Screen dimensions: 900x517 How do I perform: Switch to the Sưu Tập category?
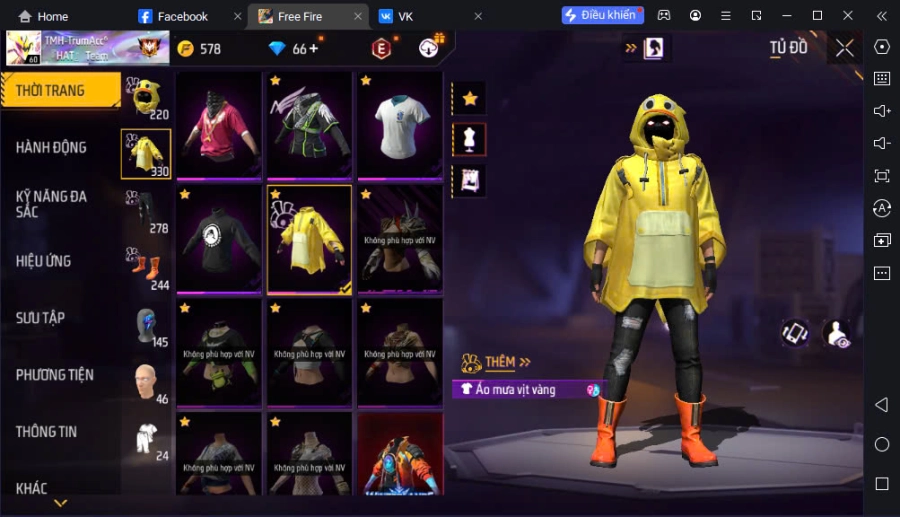coord(41,317)
